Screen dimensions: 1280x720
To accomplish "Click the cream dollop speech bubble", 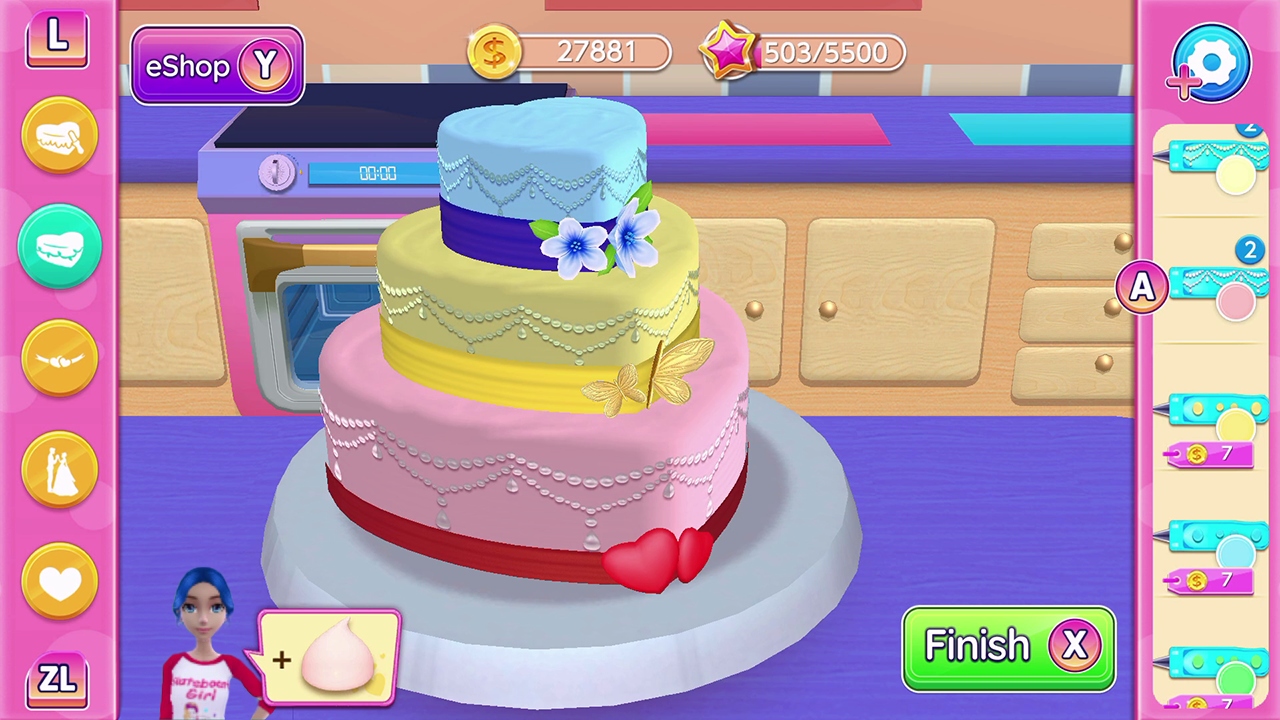I will (x=330, y=655).
